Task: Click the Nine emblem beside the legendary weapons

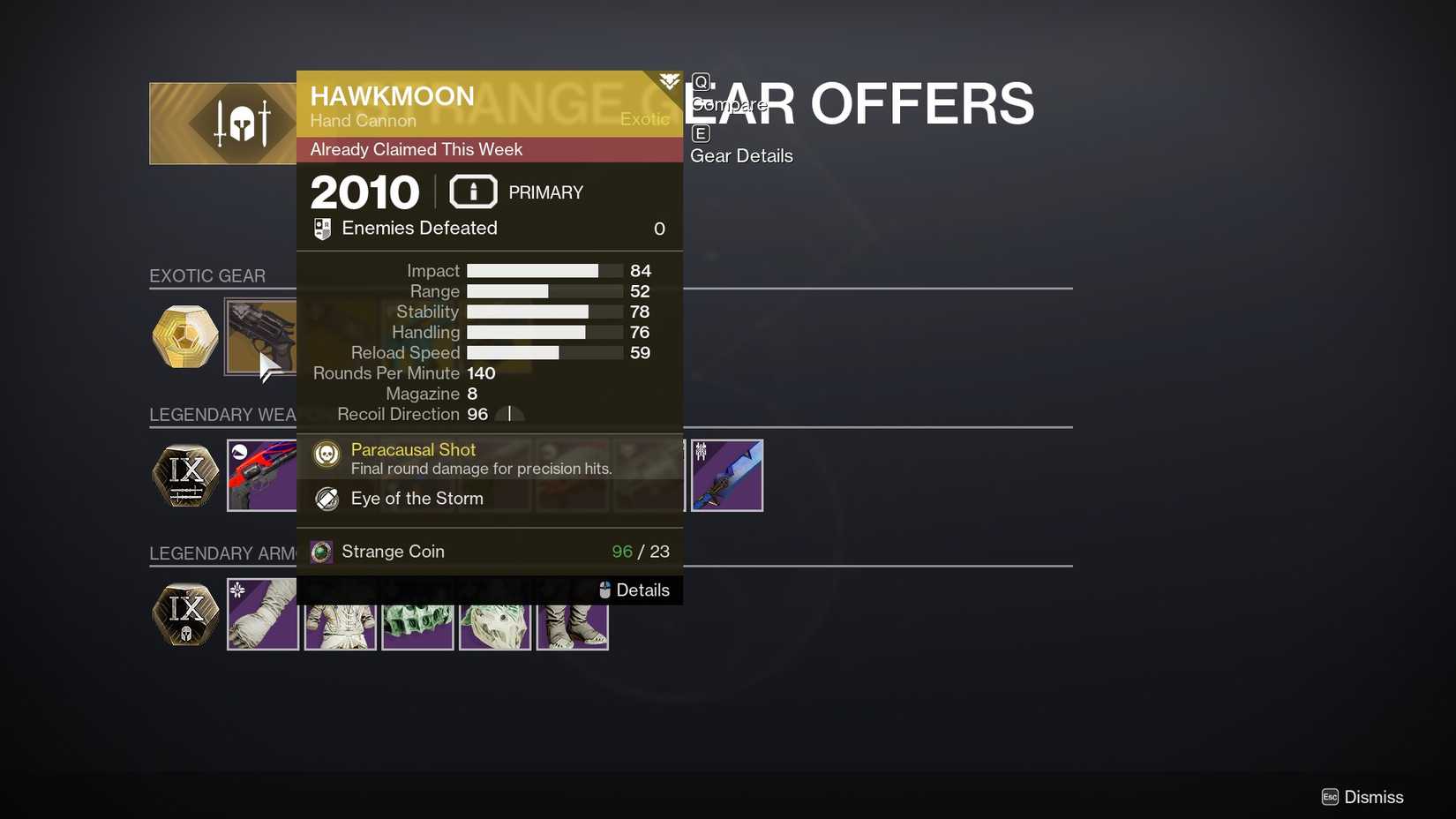Action: 185,475
